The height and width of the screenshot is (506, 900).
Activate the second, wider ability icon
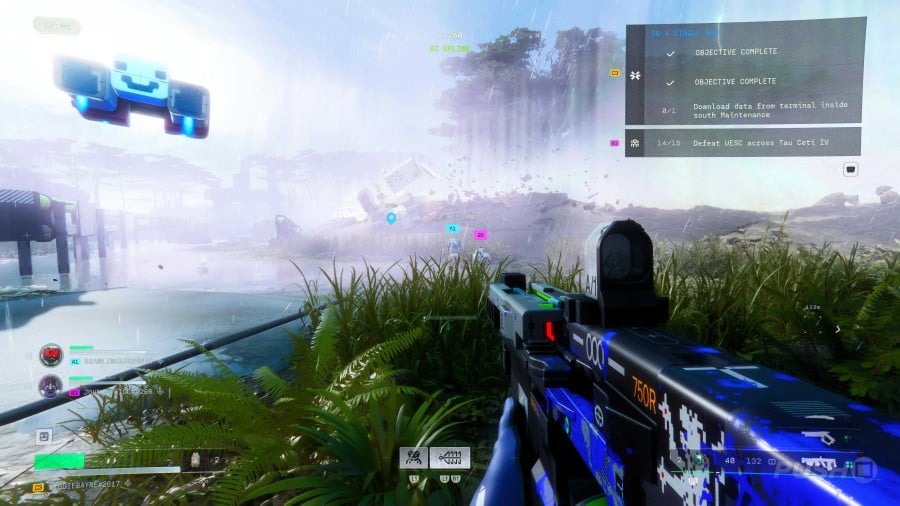[x=449, y=457]
